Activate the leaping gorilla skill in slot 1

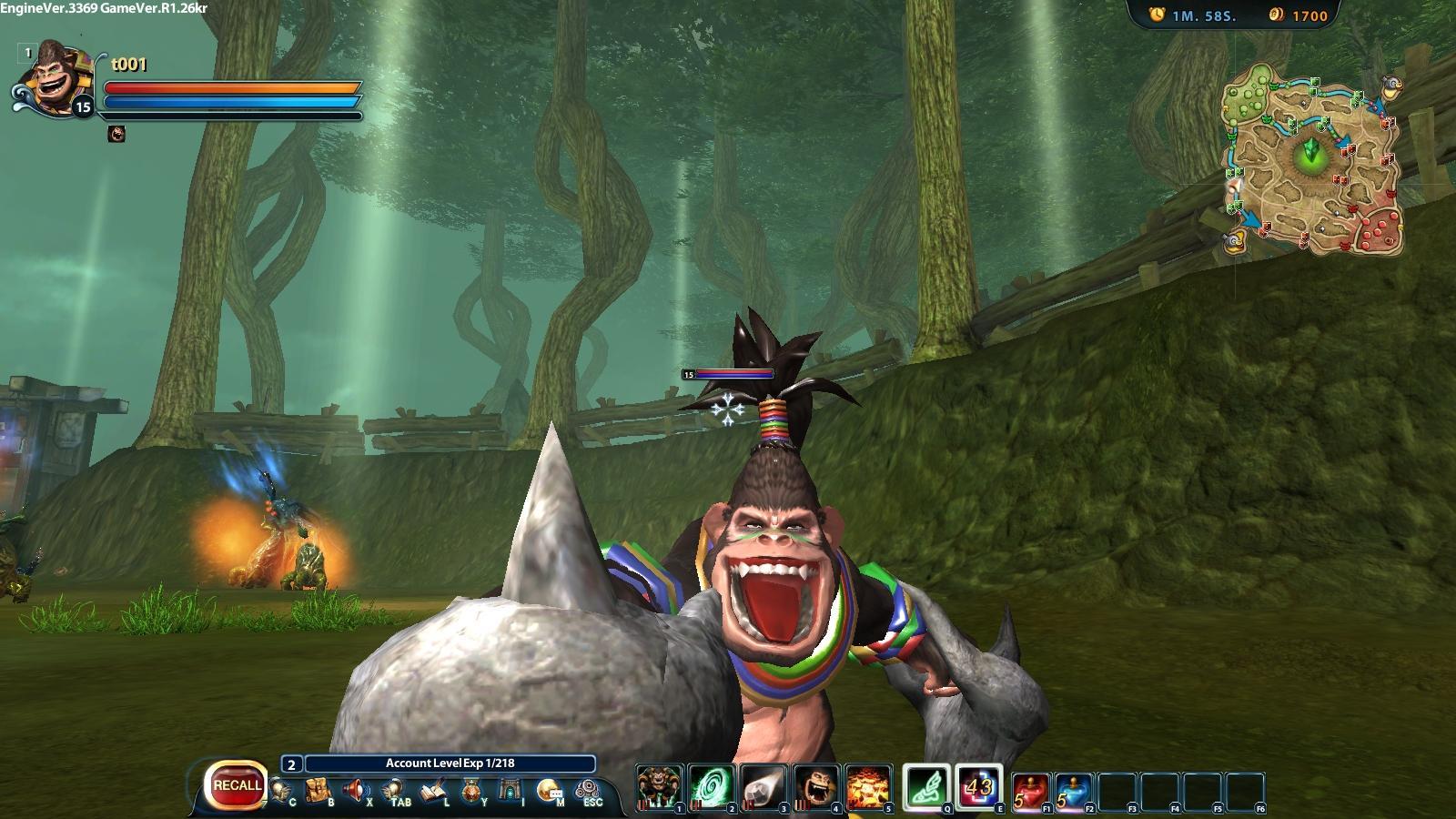point(658,787)
